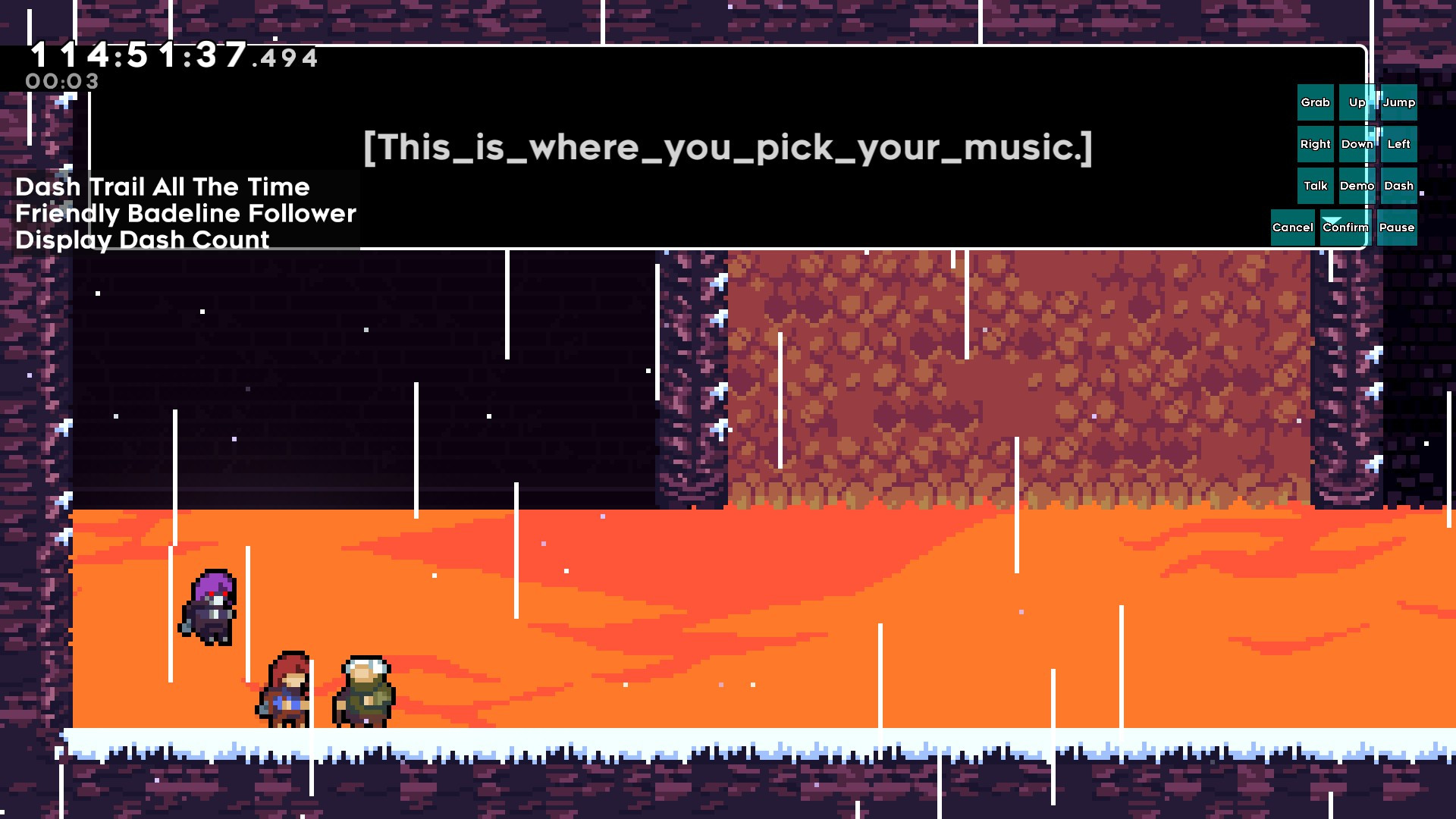Select the Dash button icon
Image resolution: width=1456 pixels, height=819 pixels.
tap(1399, 186)
